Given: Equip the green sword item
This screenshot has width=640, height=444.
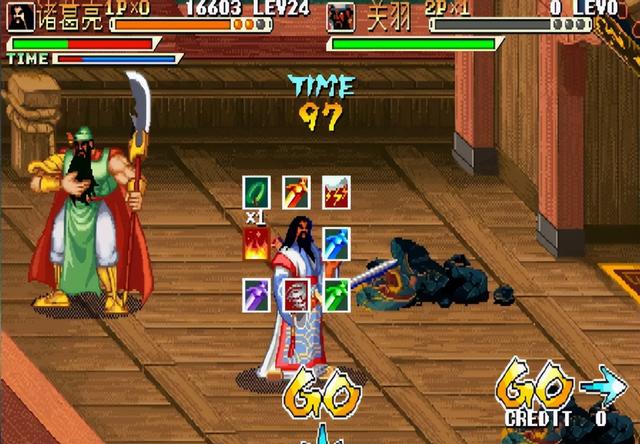Looking at the screenshot, I should (336, 295).
